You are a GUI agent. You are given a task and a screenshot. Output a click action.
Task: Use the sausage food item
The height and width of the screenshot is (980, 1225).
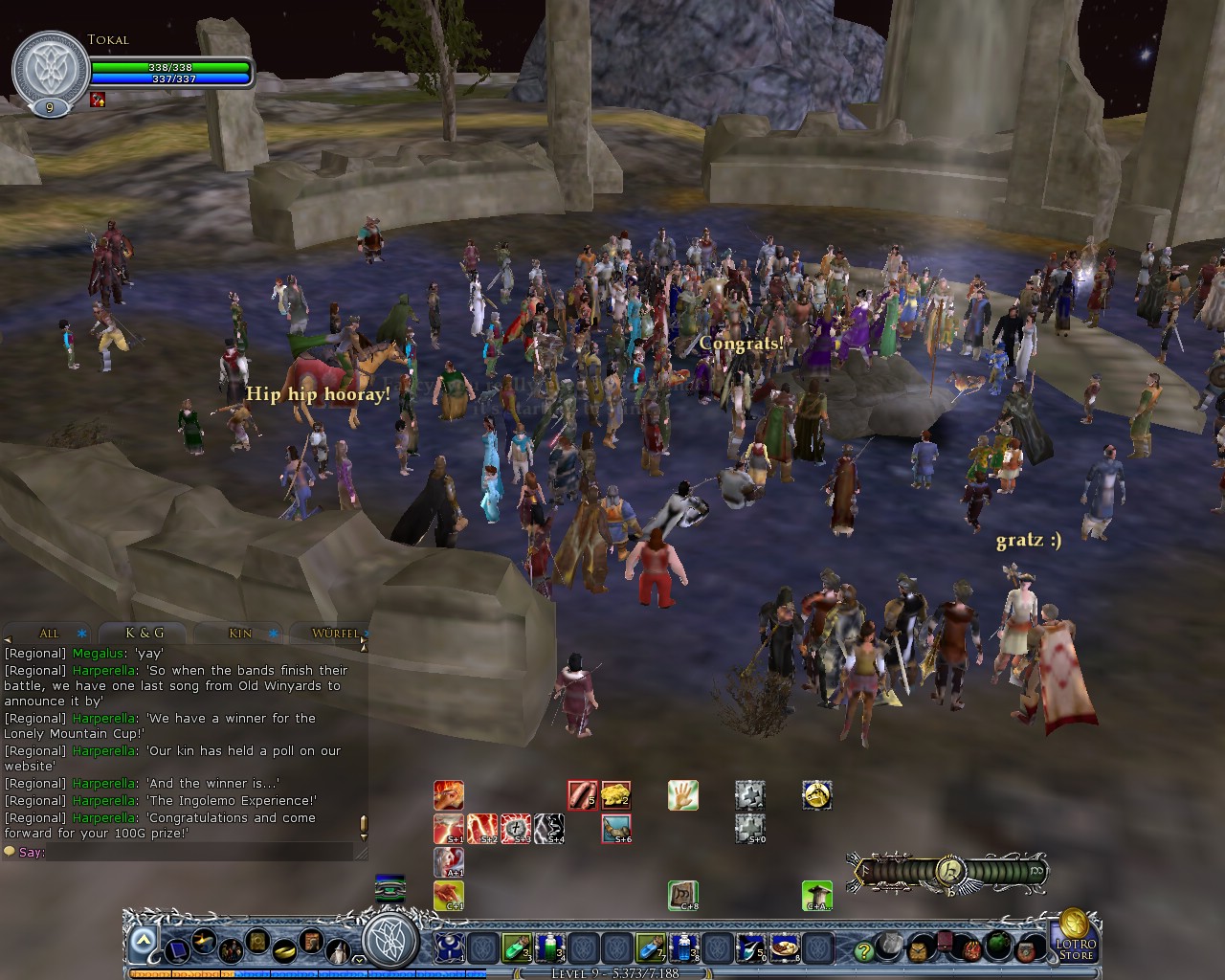click(x=583, y=795)
